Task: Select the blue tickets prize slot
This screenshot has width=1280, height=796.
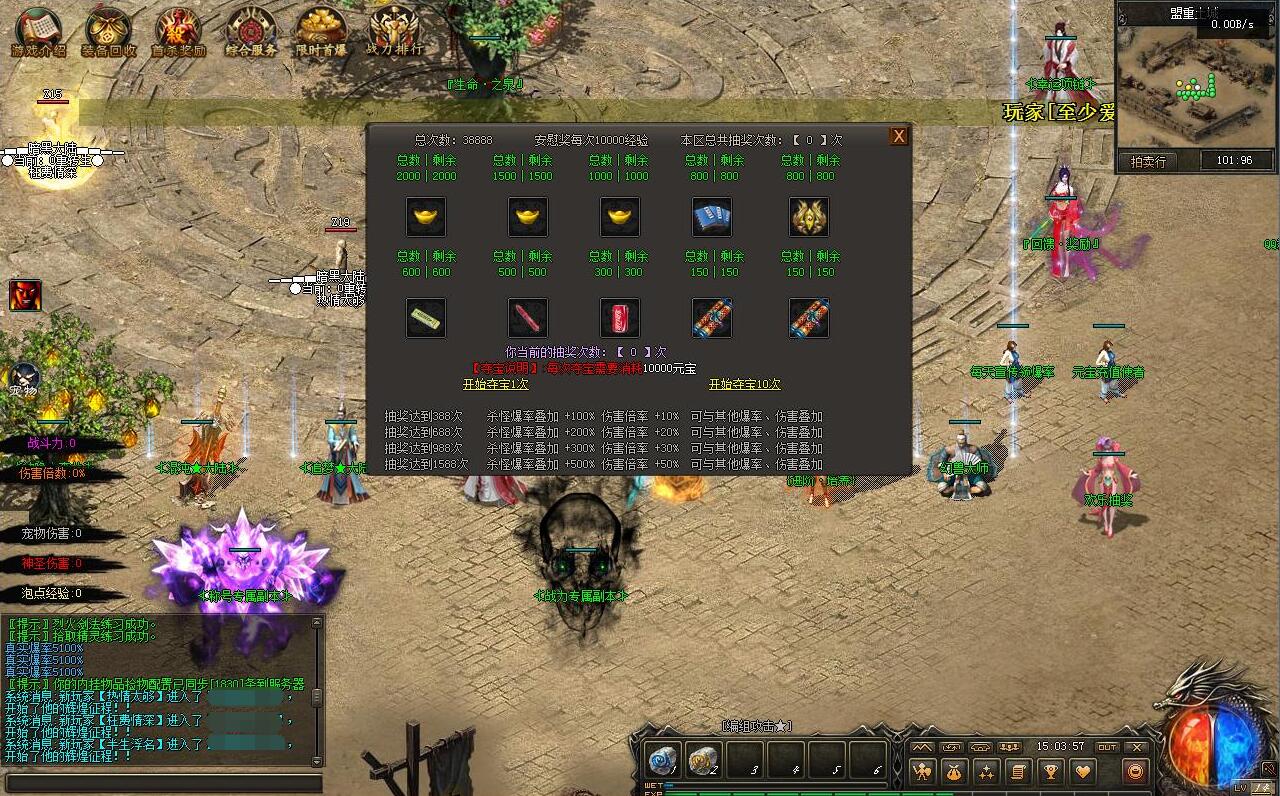Action: (712, 217)
